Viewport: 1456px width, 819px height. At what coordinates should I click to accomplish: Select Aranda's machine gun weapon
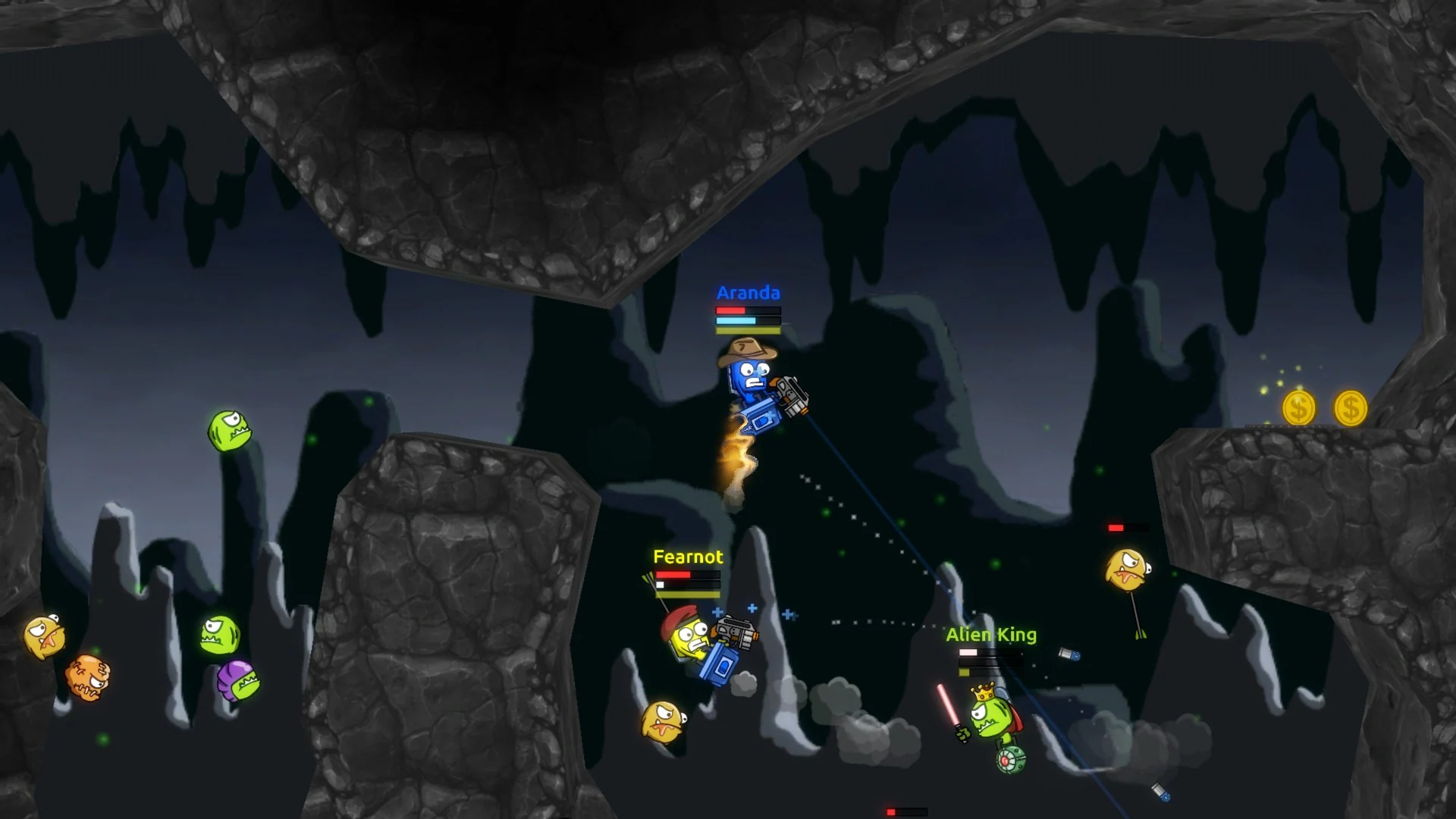(x=789, y=394)
